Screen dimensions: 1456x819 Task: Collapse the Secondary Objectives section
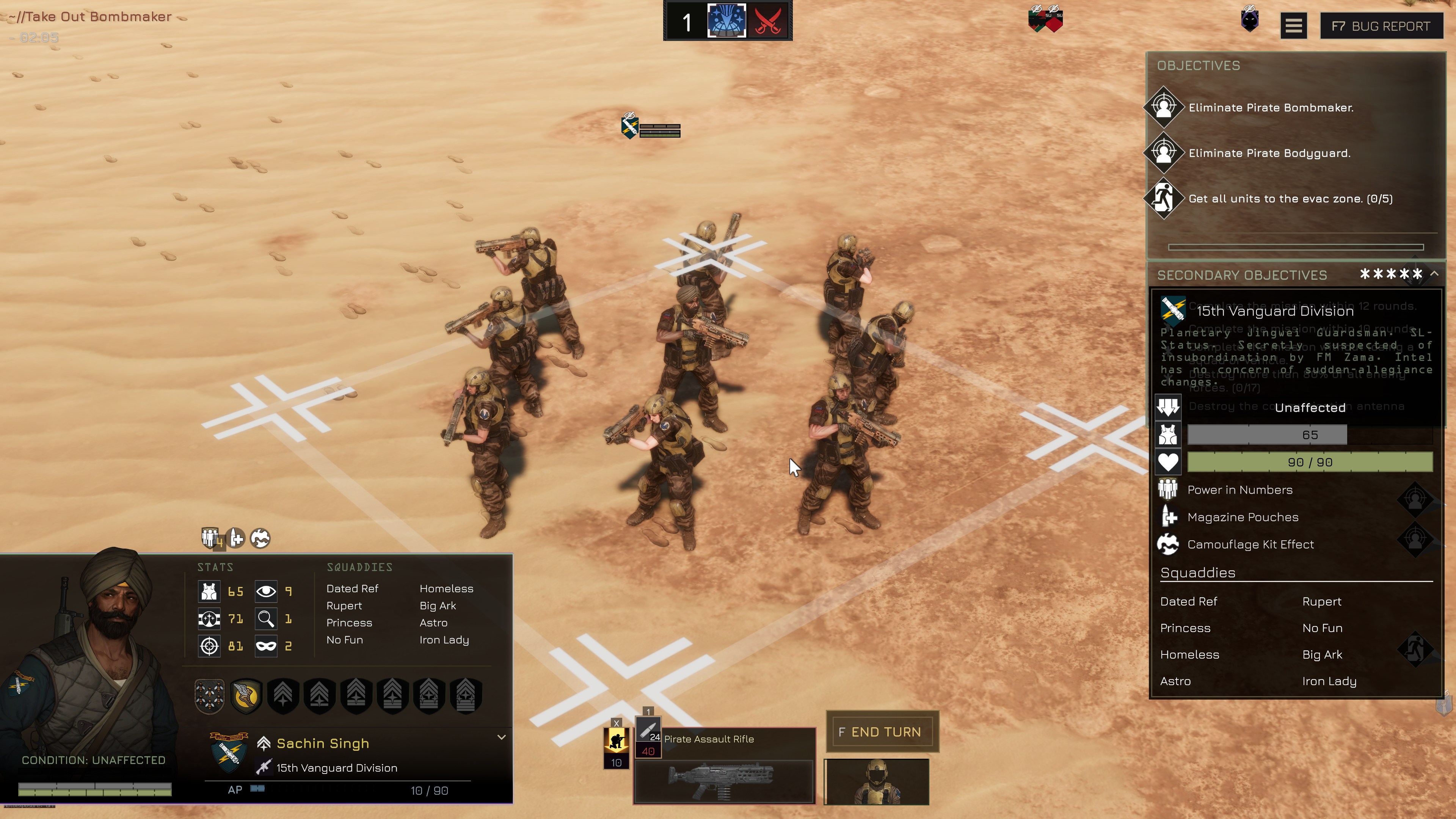(x=1434, y=274)
